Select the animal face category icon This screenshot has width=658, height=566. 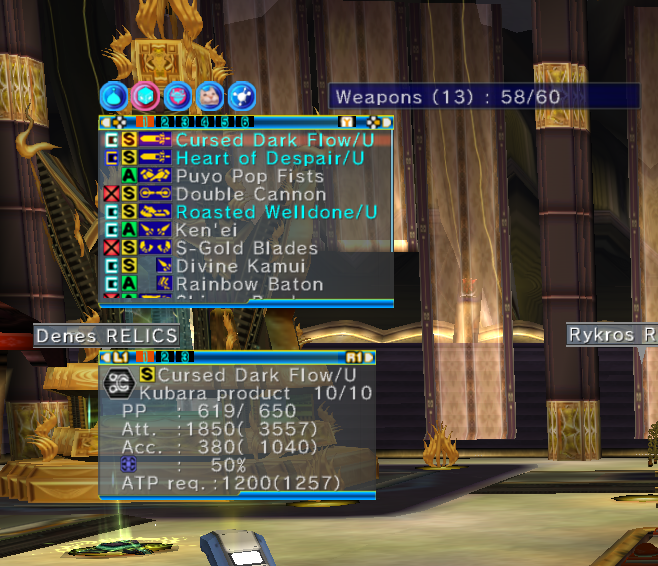(208, 96)
